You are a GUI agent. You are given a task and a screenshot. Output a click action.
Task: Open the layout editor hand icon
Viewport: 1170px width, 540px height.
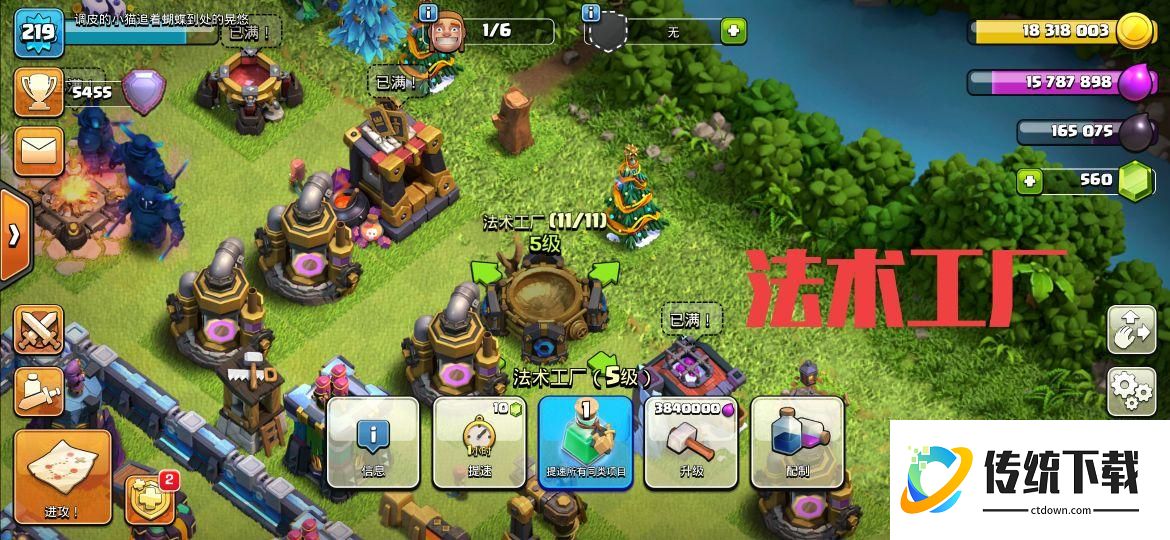point(1132,331)
